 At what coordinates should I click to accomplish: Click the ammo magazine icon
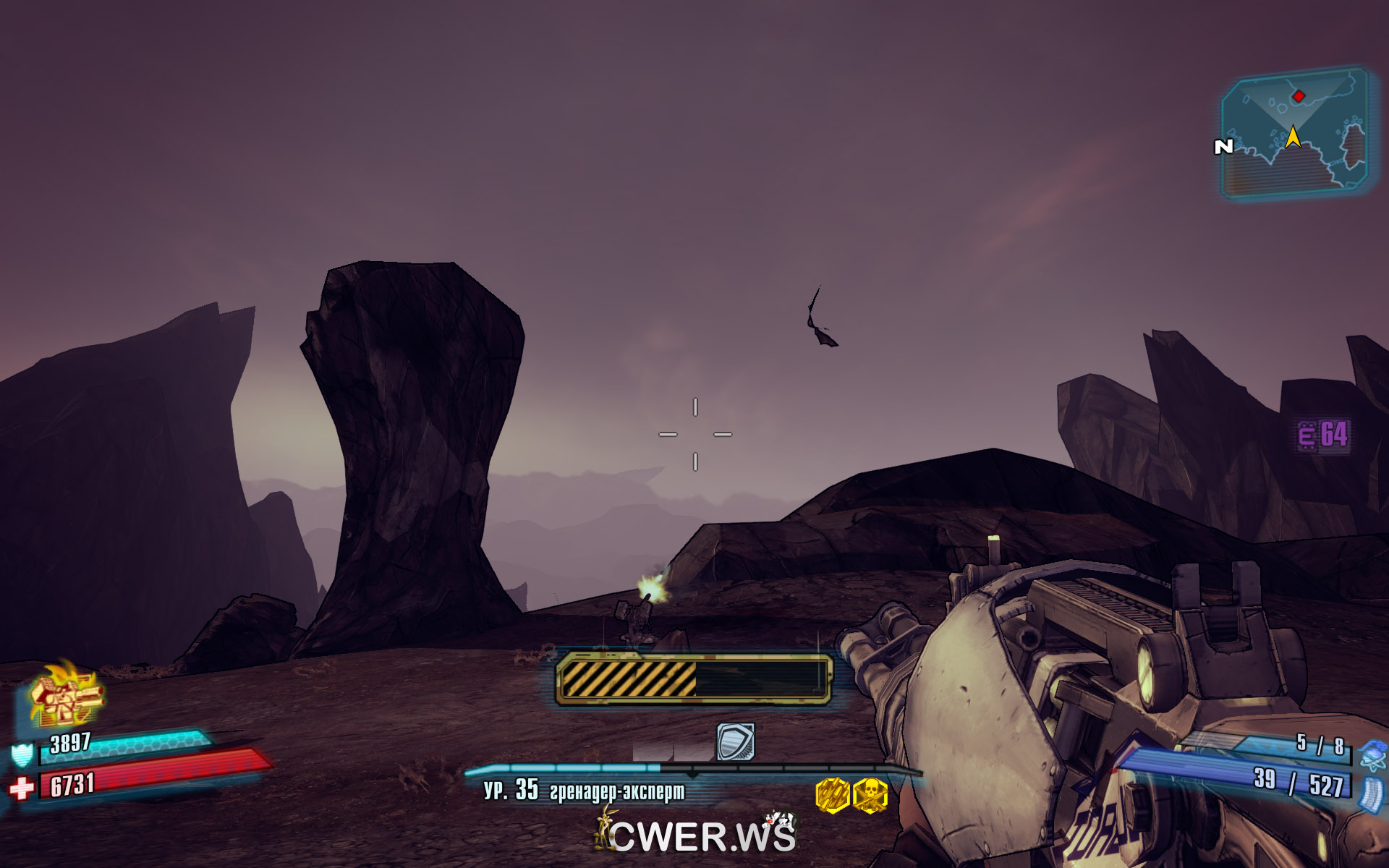(1371, 793)
